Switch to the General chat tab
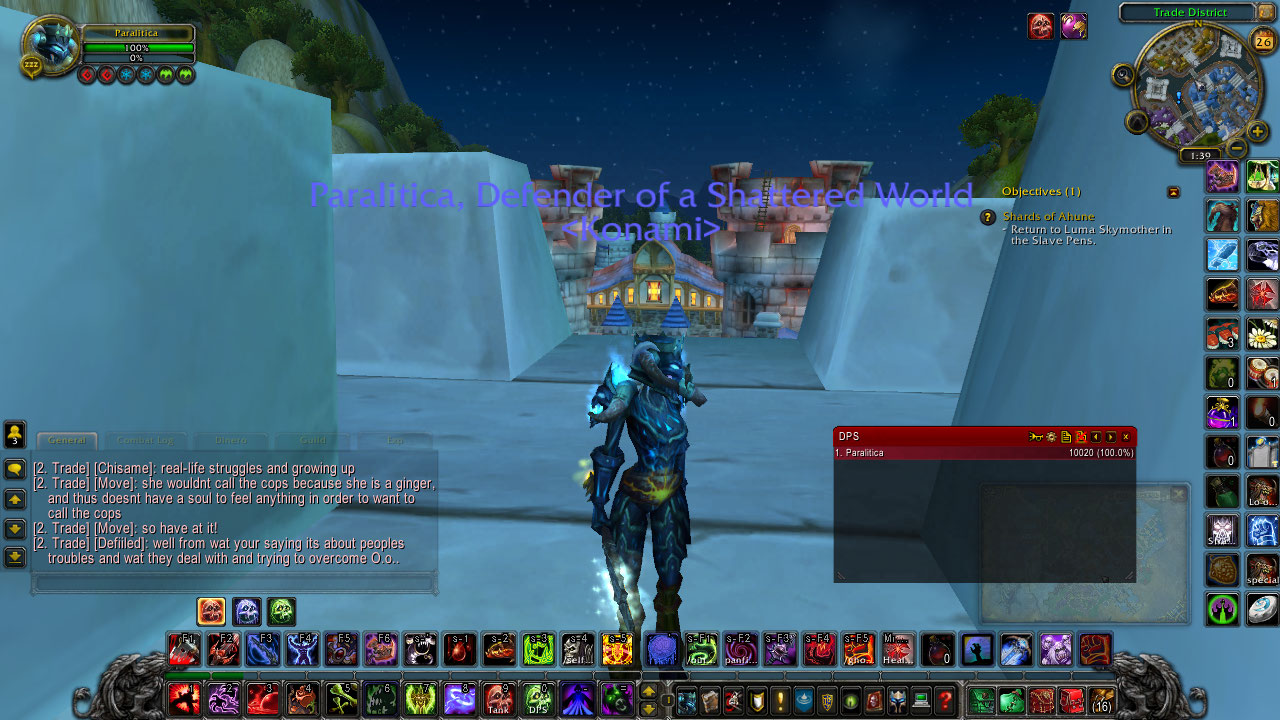 [x=67, y=440]
